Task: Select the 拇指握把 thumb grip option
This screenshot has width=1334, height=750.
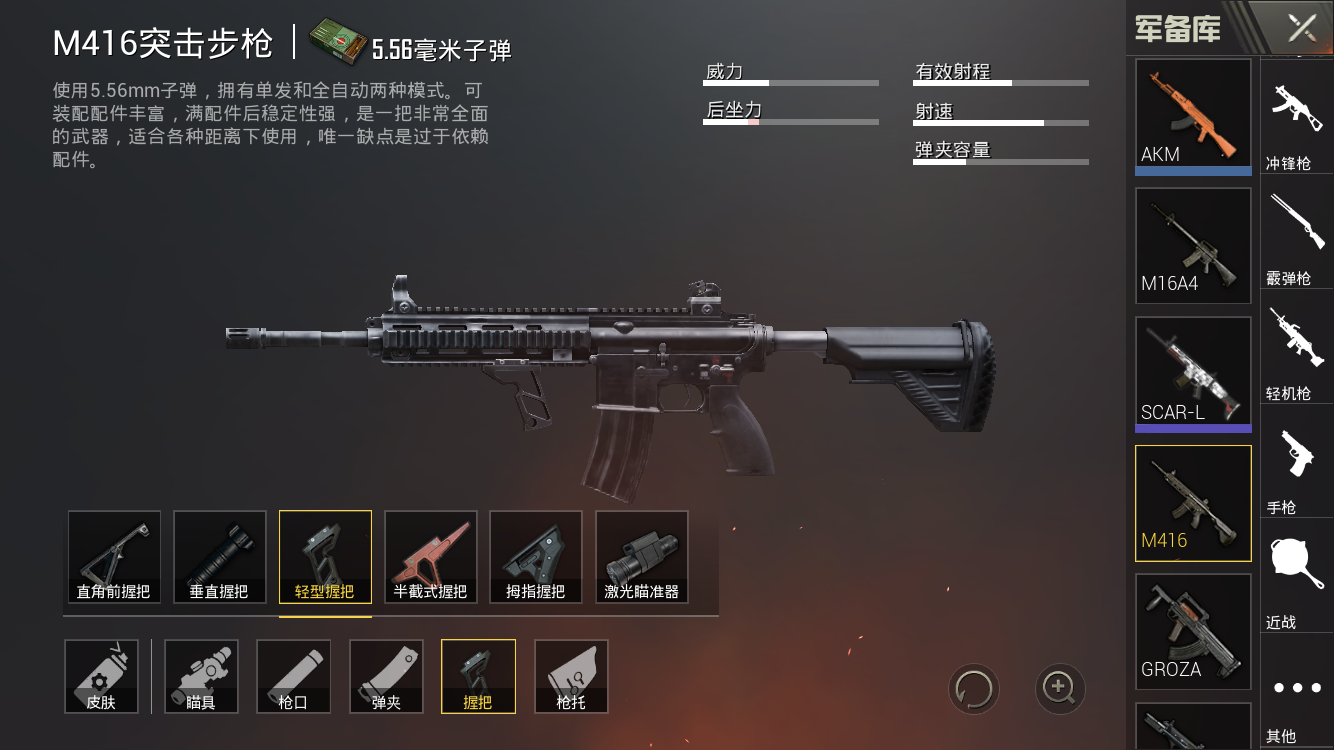Action: 535,556
